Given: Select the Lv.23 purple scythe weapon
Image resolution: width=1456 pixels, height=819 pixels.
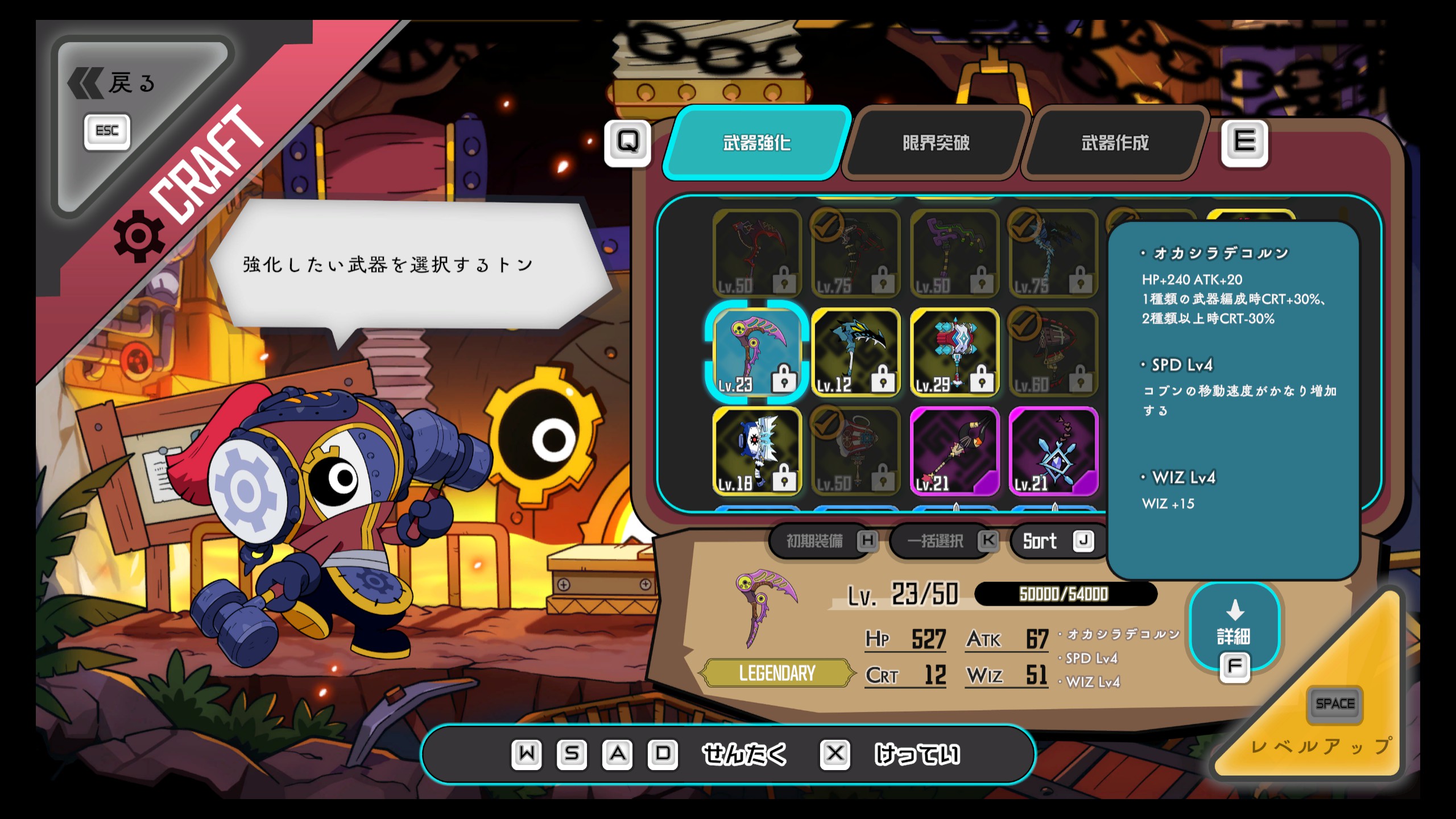Looking at the screenshot, I should click(x=756, y=353).
